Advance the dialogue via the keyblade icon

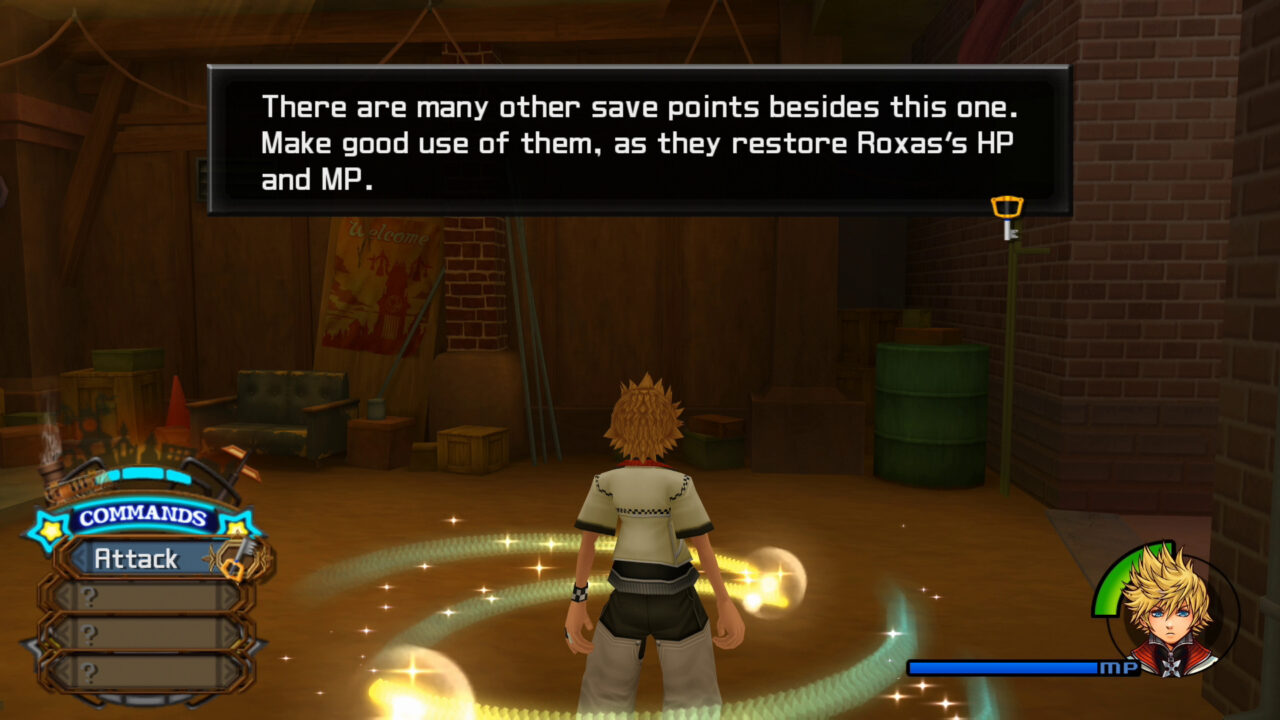[1007, 217]
